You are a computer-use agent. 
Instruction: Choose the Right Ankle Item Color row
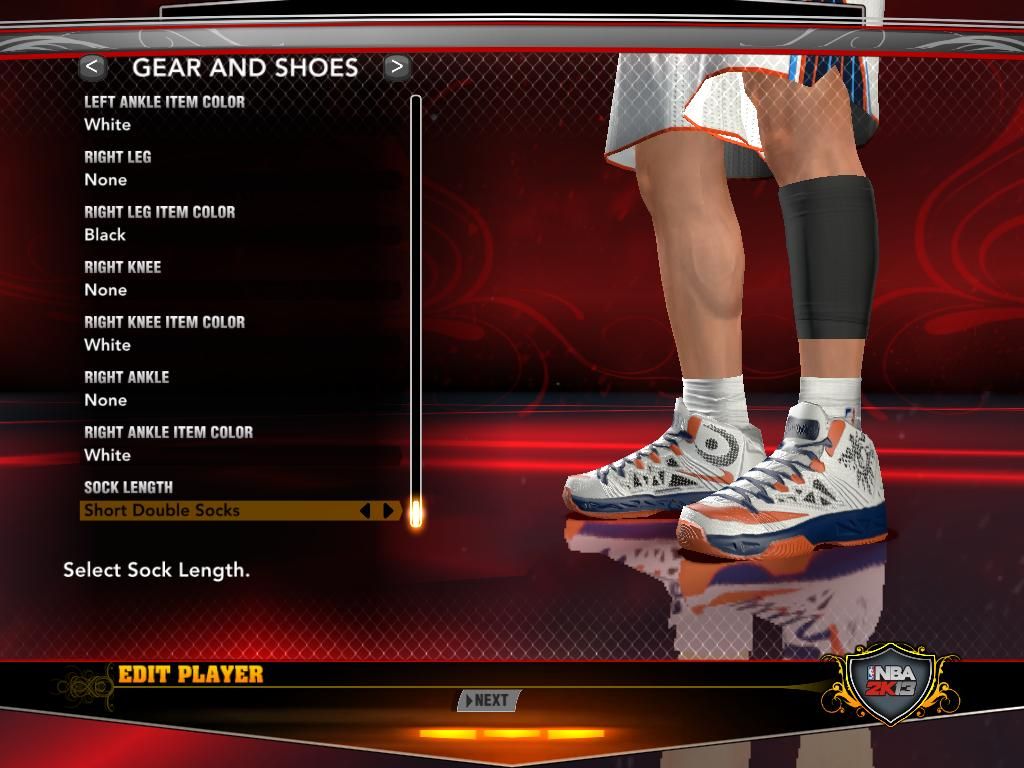point(240,443)
